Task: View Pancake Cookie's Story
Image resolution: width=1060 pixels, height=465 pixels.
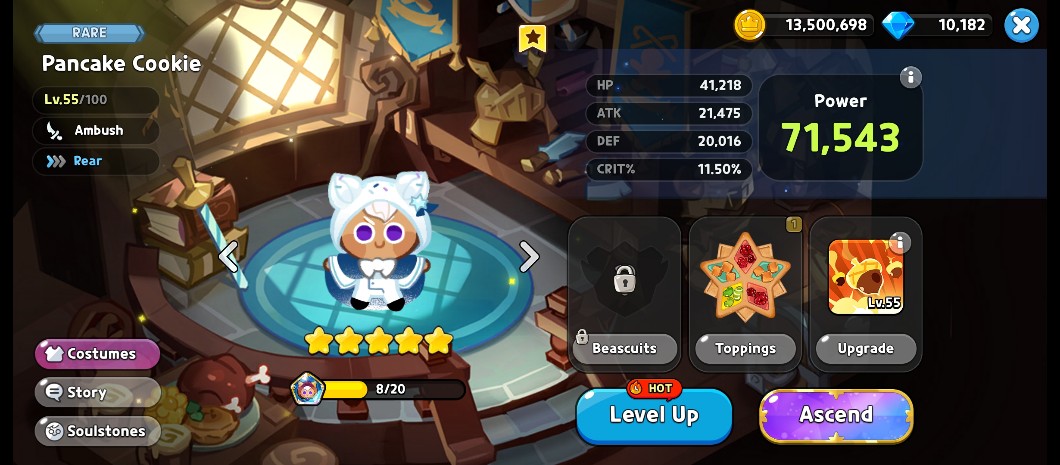Action: pyautogui.click(x=98, y=393)
